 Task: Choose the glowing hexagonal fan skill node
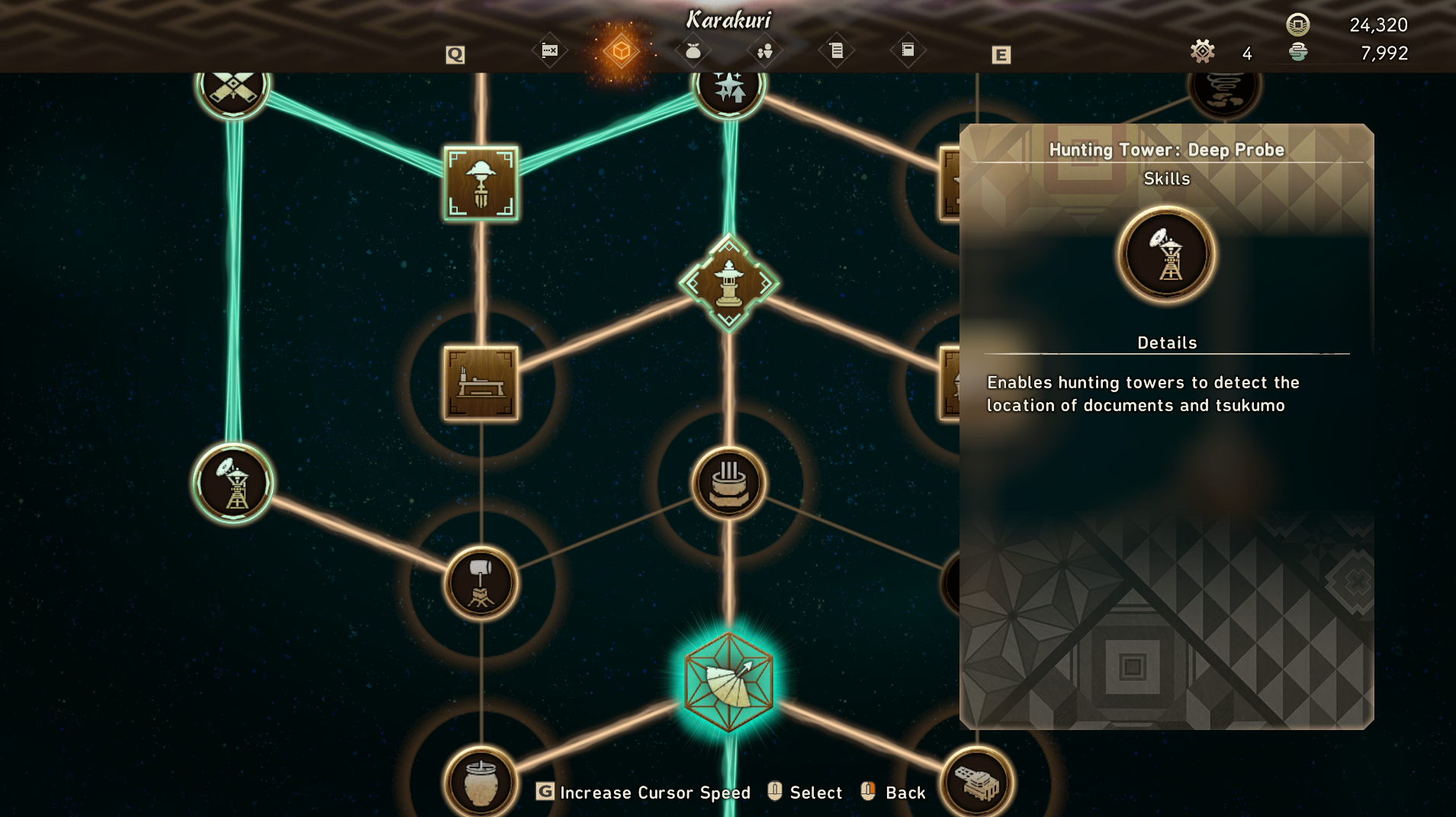click(729, 681)
